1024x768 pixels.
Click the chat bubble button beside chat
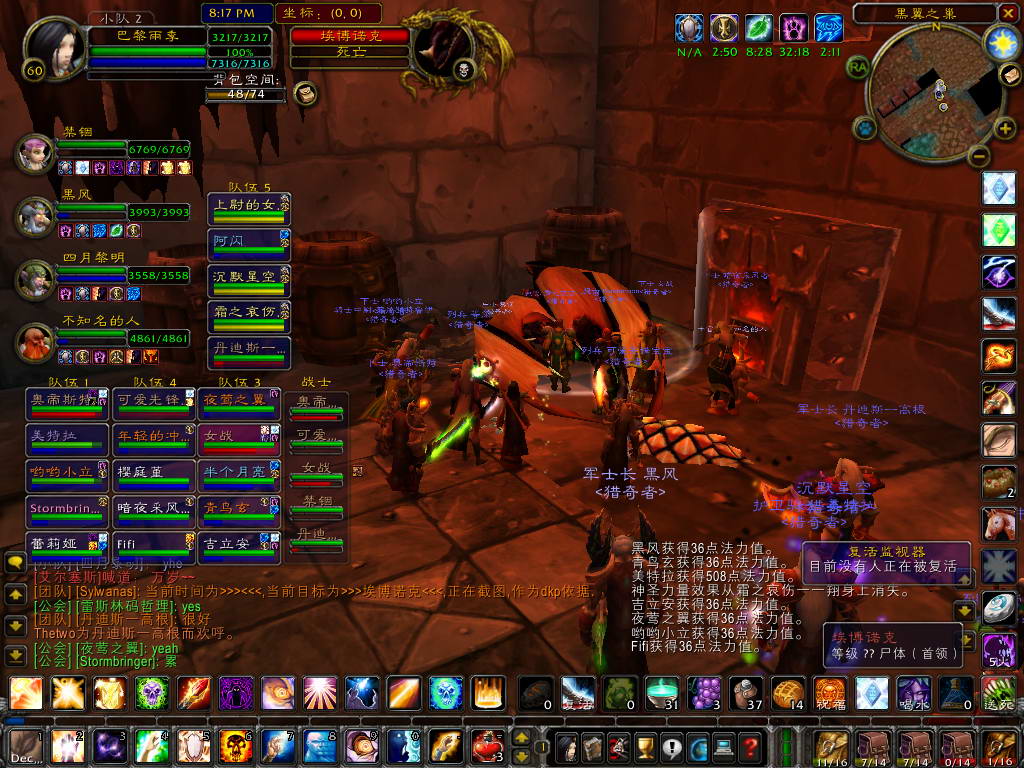click(15, 564)
